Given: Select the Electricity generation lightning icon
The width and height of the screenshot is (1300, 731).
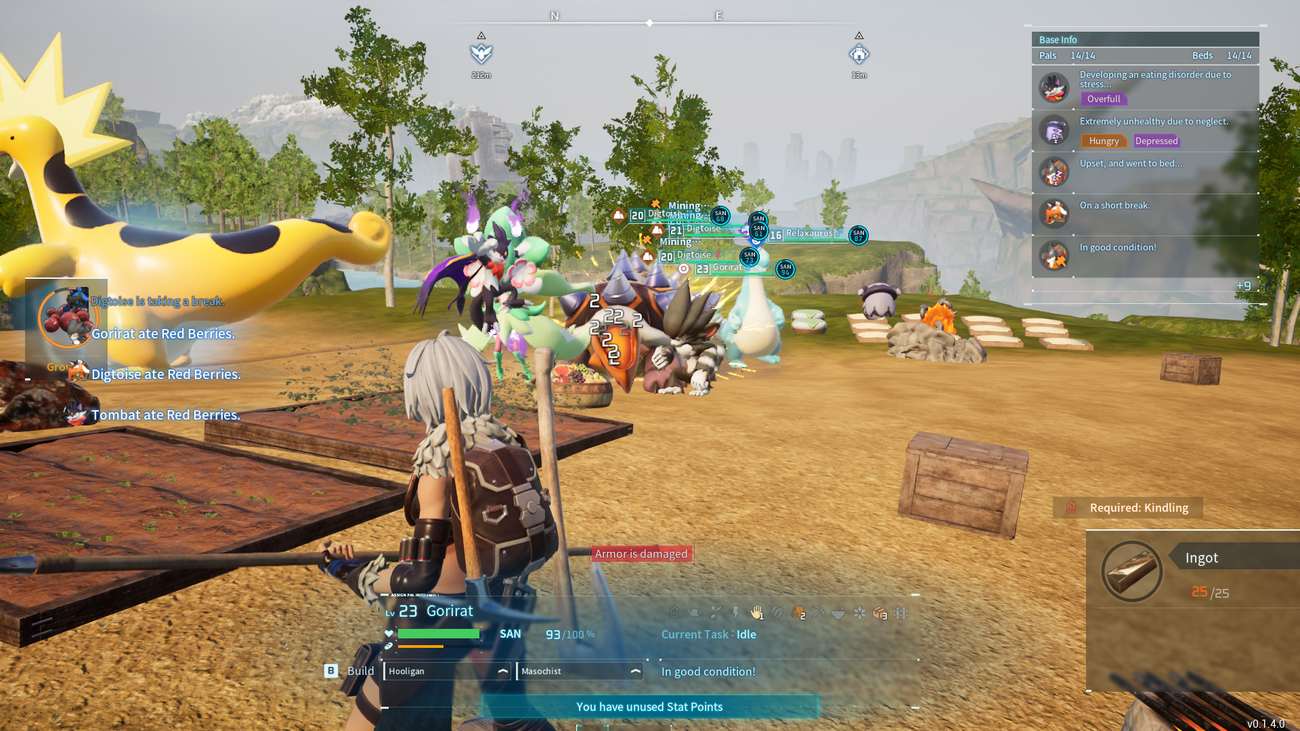Looking at the screenshot, I should [x=736, y=613].
